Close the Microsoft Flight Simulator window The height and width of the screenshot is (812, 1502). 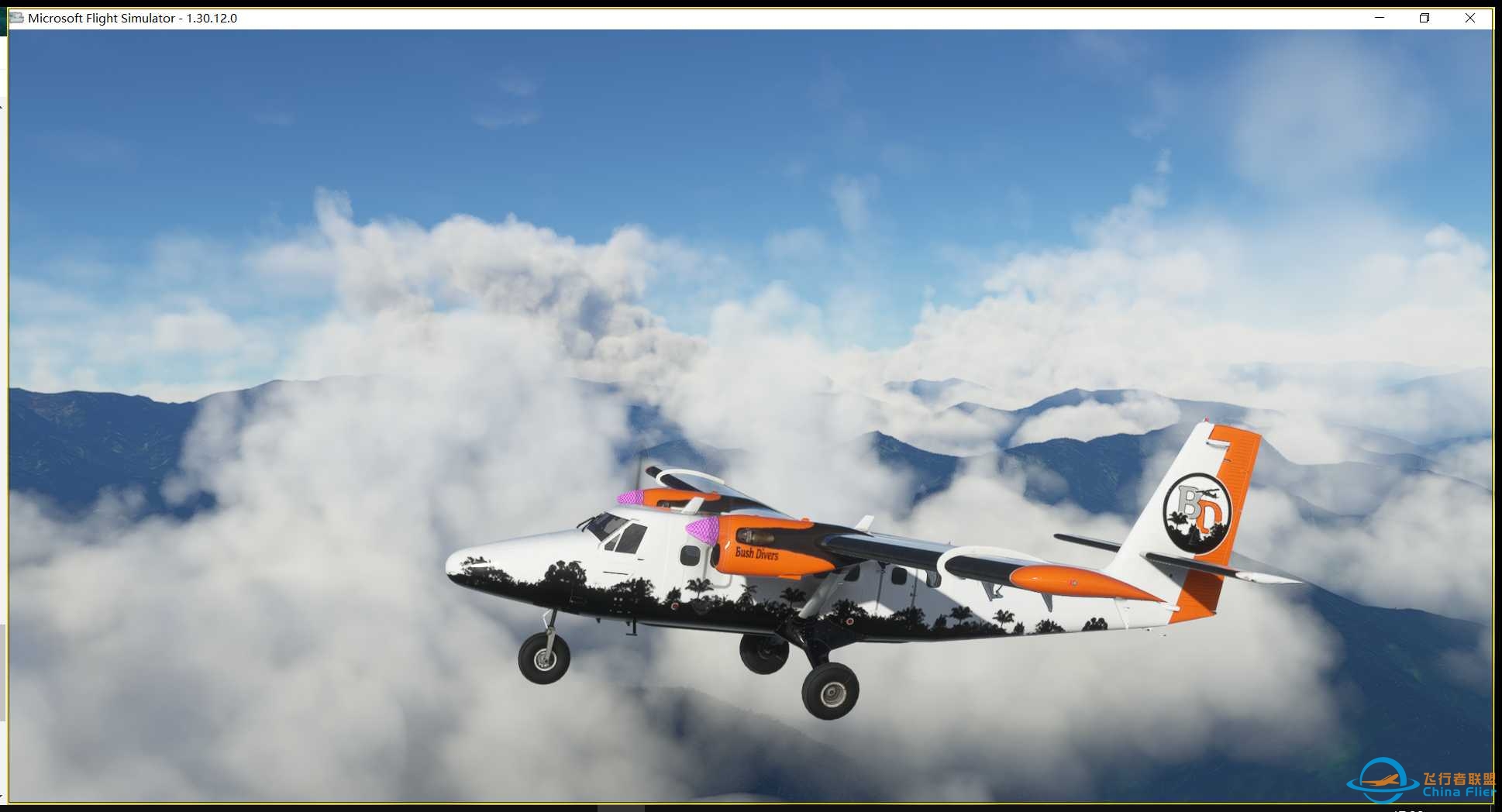point(1469,18)
